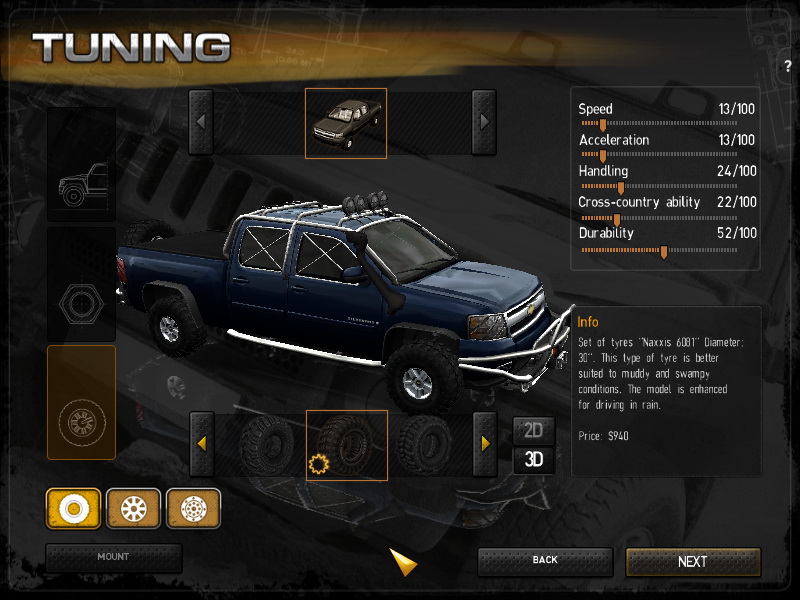800x600 pixels.
Task: Open the wheels tuning category
Action: tap(81, 402)
